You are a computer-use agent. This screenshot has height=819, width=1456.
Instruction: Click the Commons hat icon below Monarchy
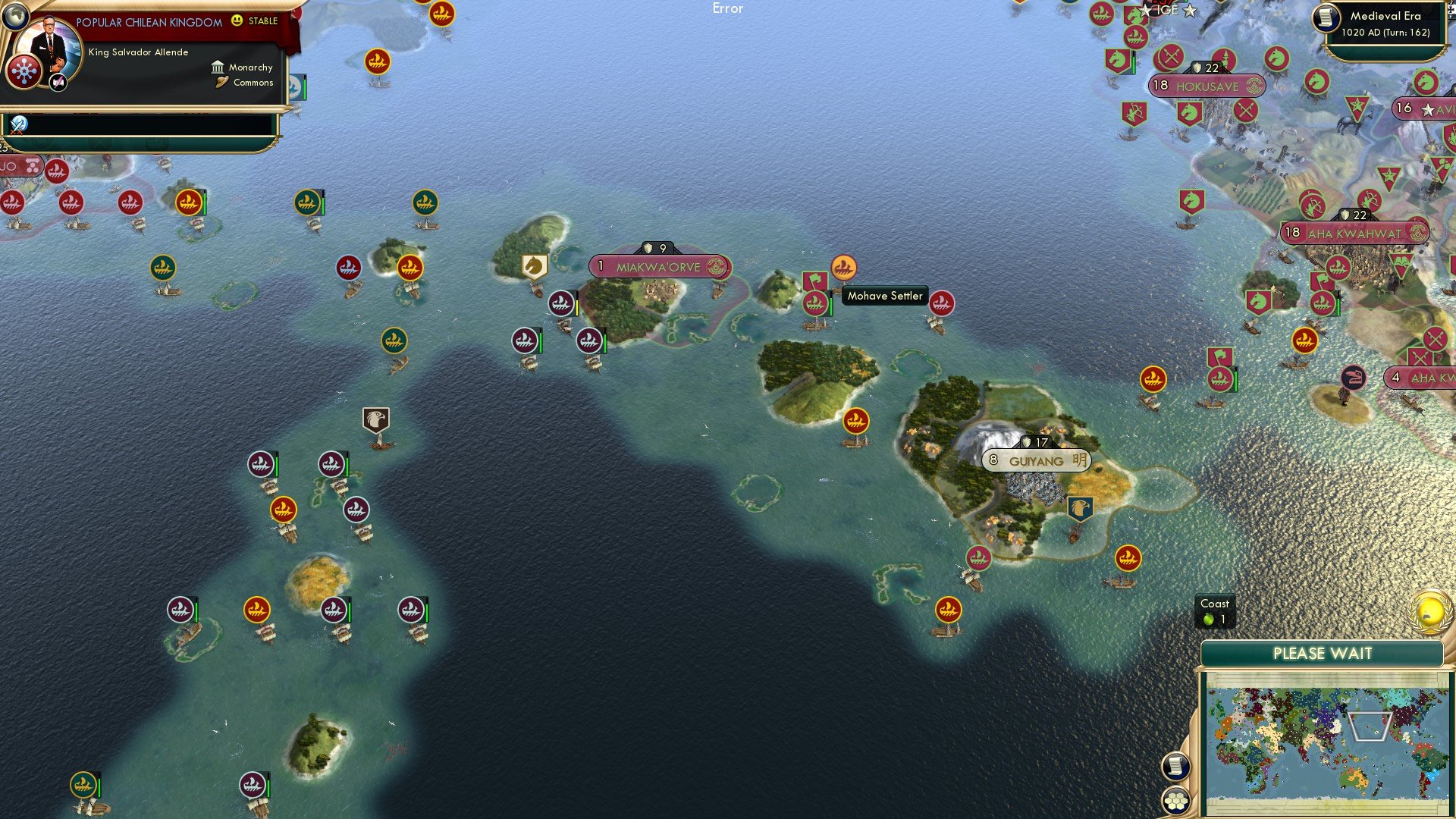(223, 82)
